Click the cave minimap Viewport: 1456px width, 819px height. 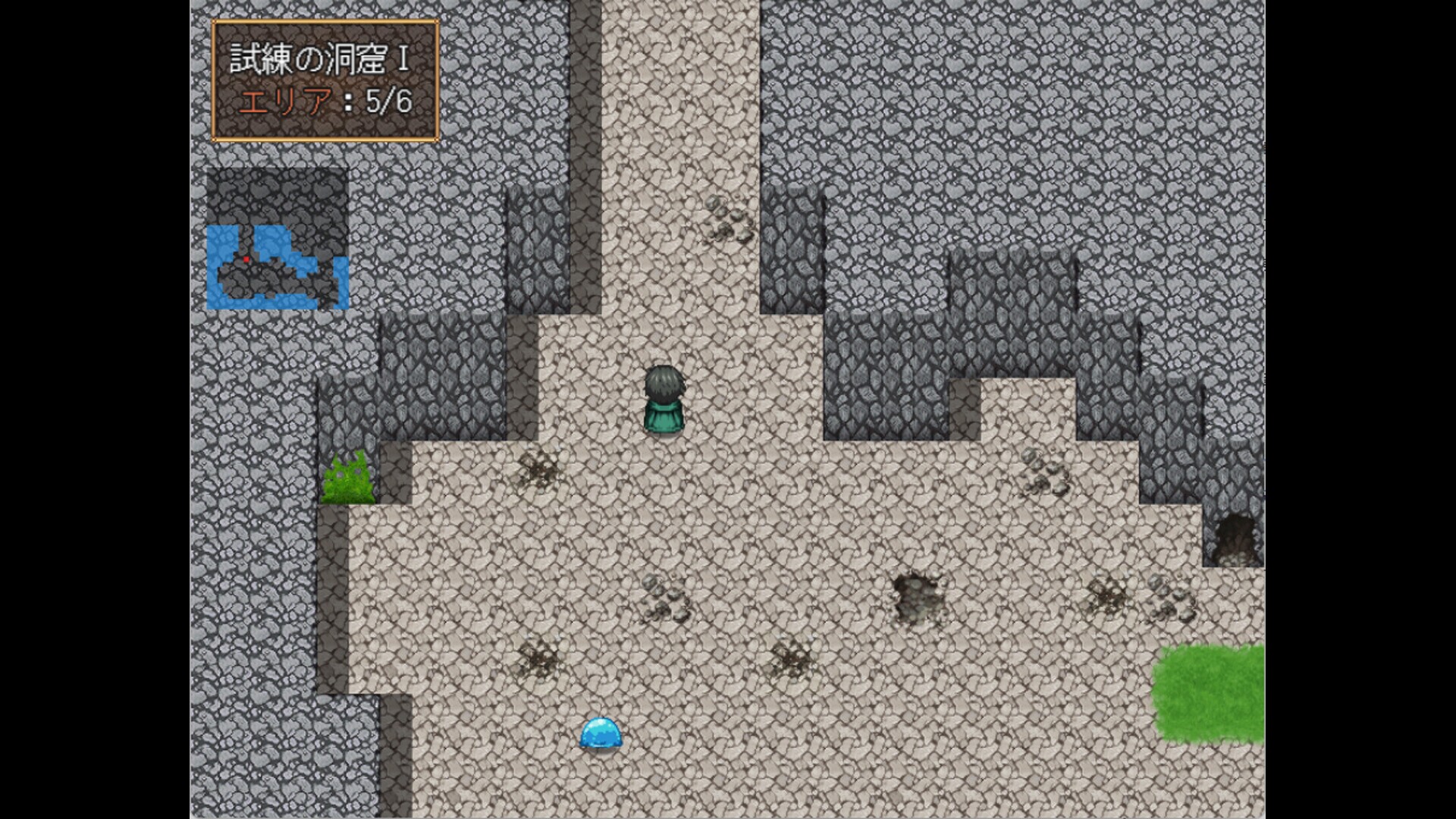(x=278, y=239)
